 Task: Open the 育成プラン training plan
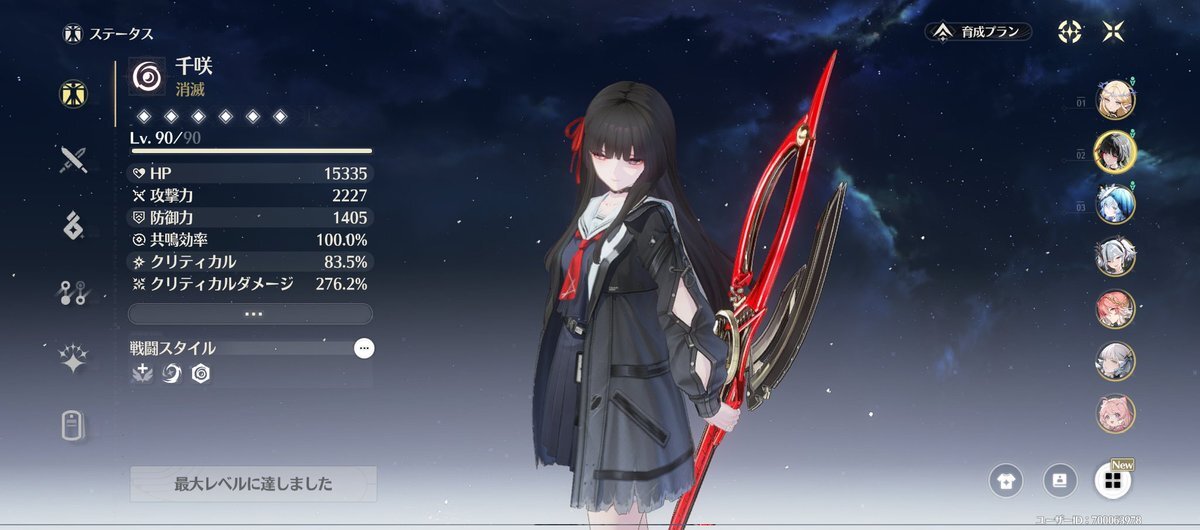[978, 32]
